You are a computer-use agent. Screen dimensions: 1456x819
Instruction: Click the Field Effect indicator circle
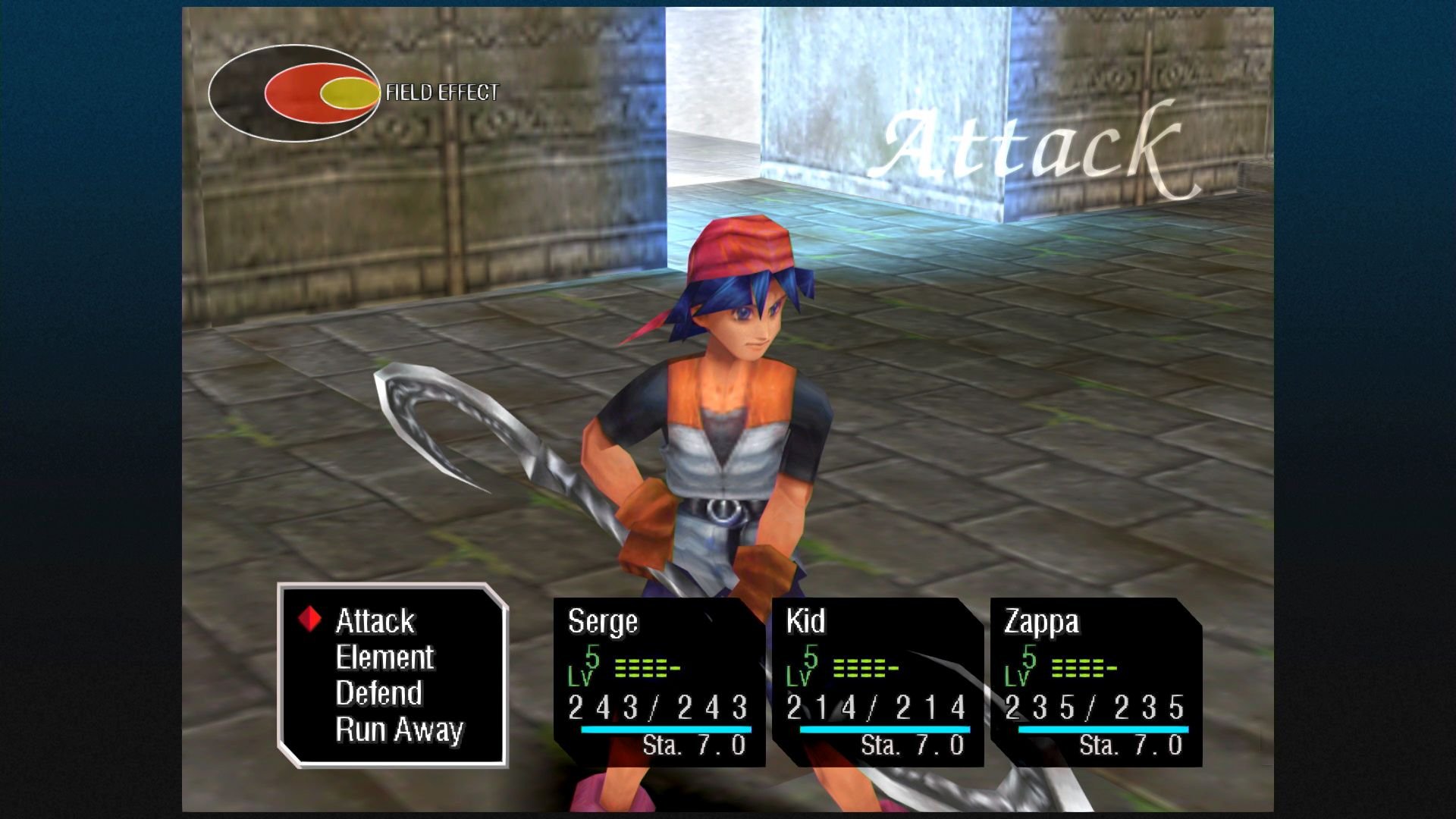point(296,89)
